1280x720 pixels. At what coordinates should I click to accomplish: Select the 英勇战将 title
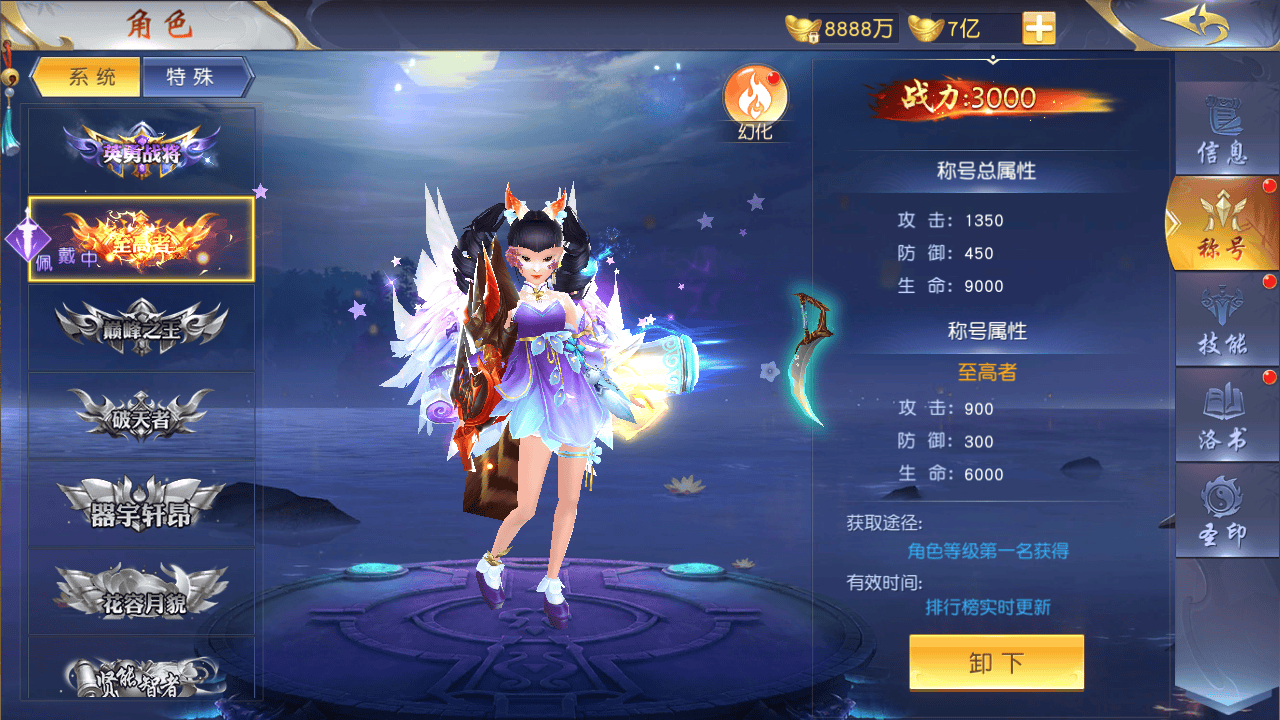pyautogui.click(x=142, y=151)
